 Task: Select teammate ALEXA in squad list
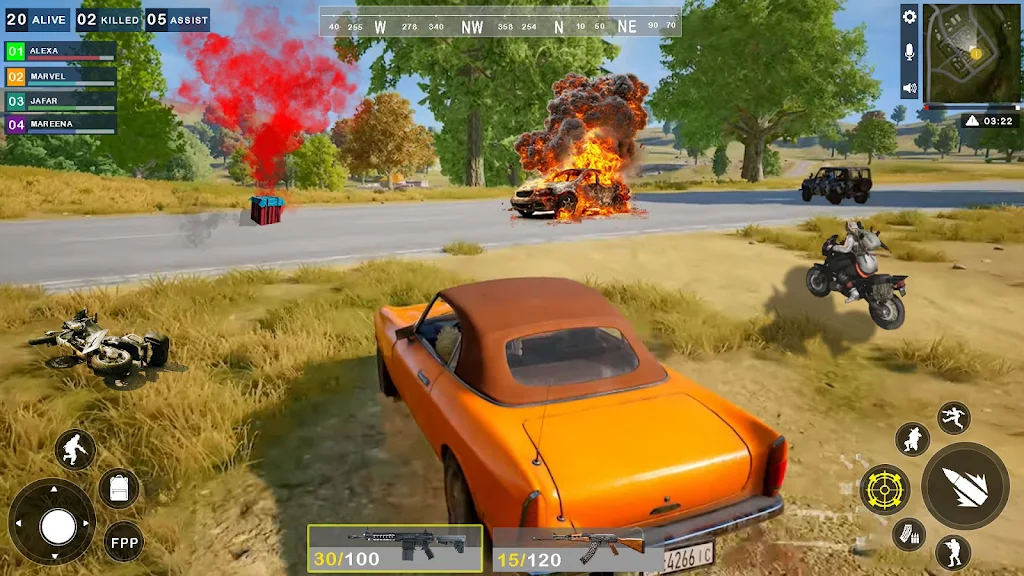[x=61, y=51]
